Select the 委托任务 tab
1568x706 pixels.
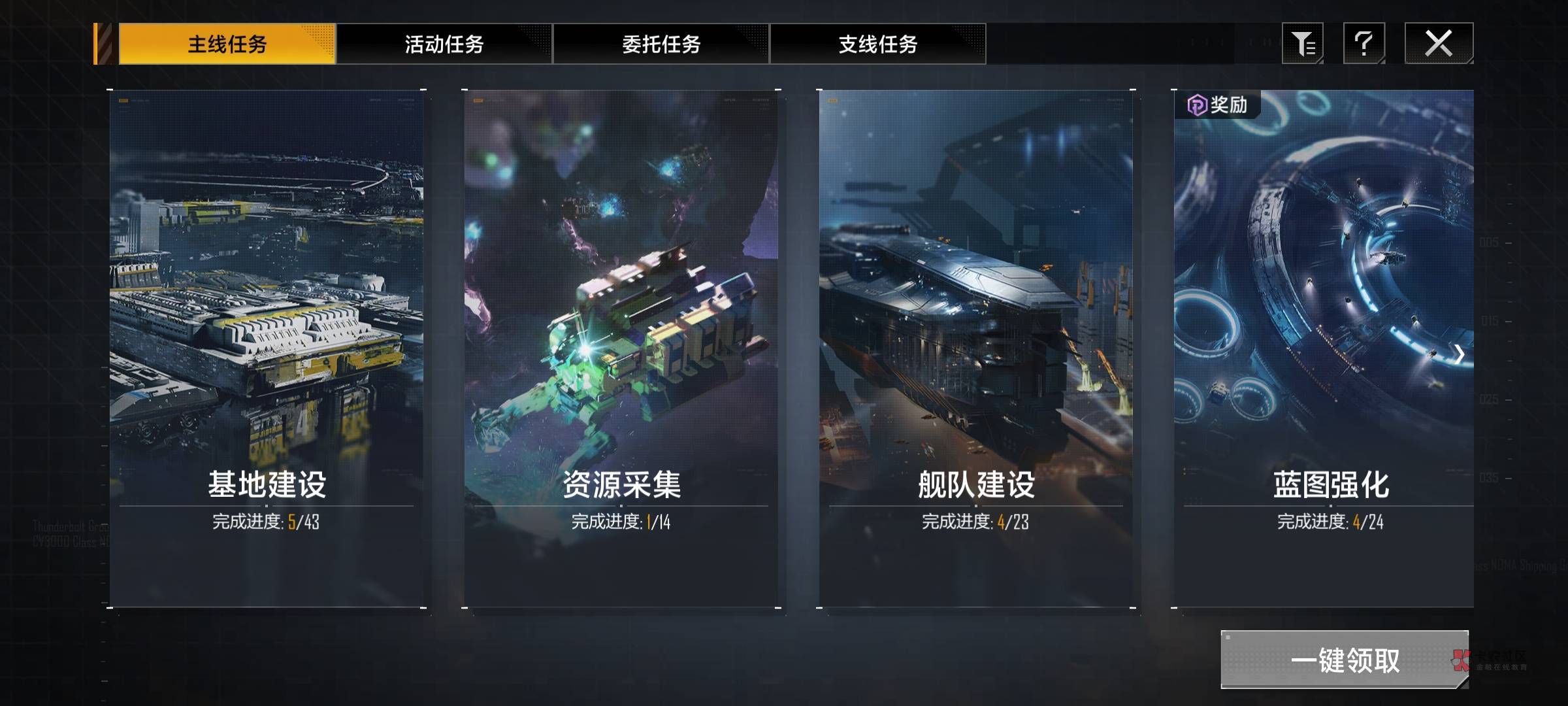coord(661,44)
